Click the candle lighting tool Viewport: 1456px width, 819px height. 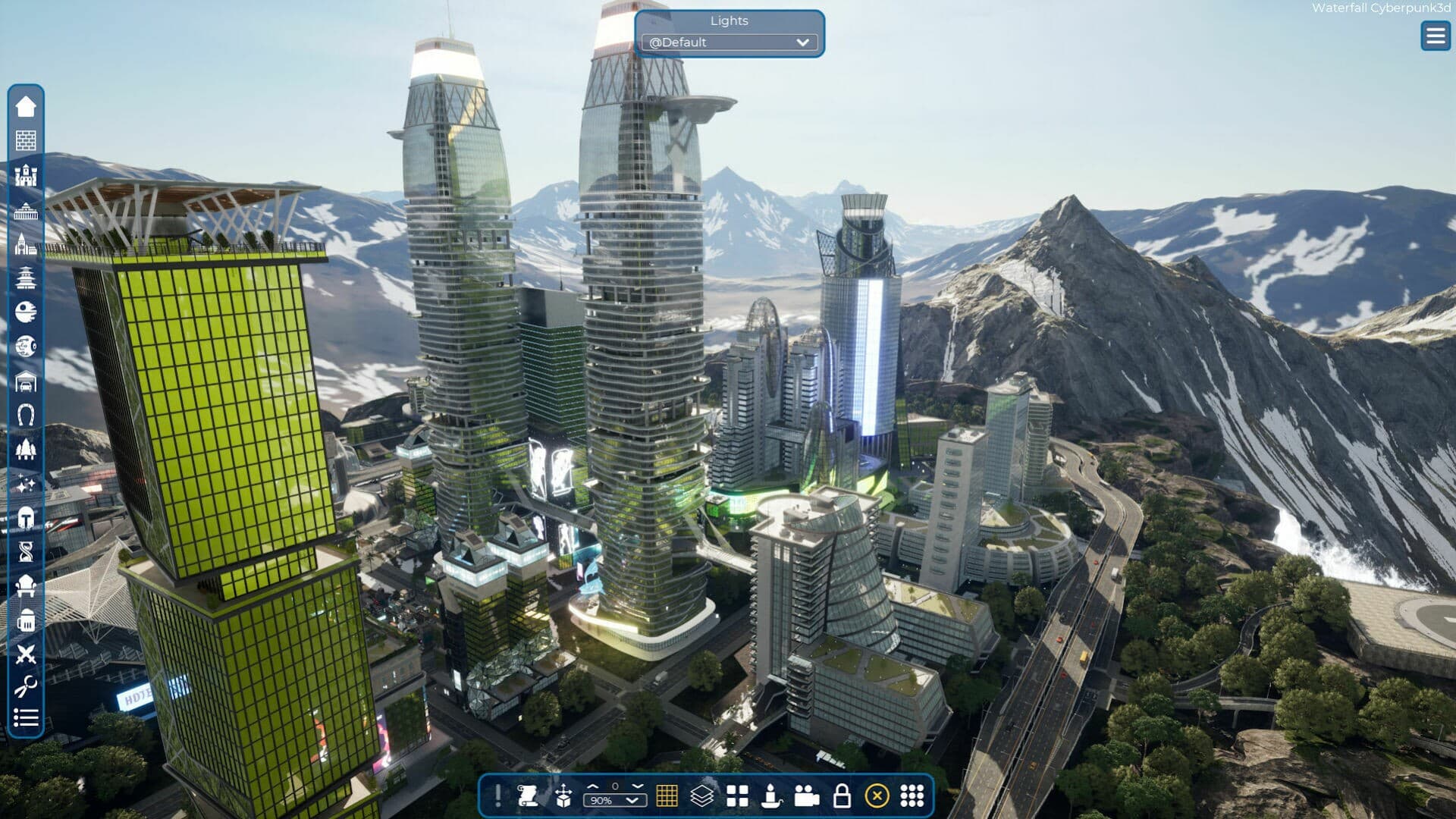coord(771,795)
